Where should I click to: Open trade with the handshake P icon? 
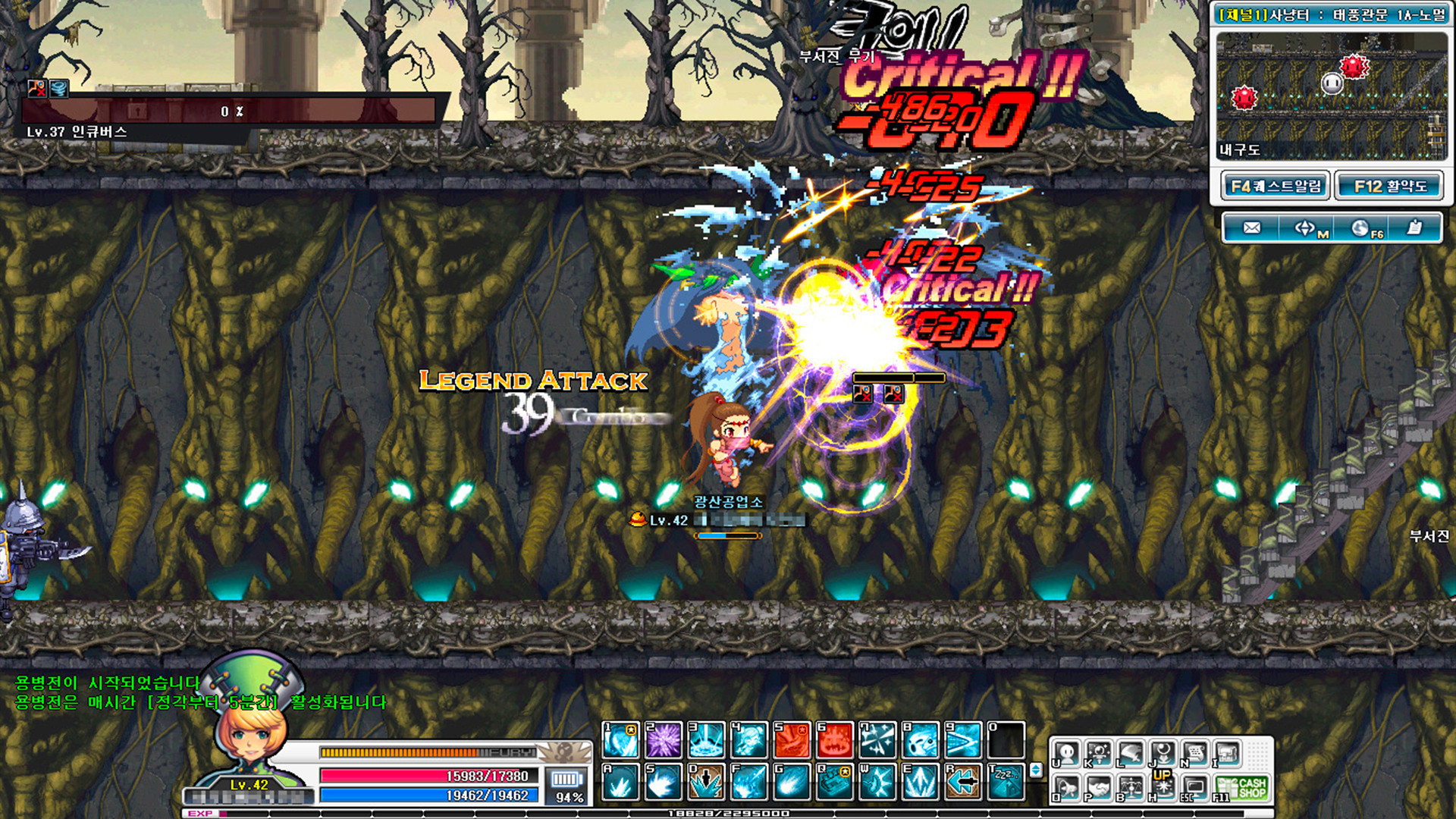coord(1099,786)
